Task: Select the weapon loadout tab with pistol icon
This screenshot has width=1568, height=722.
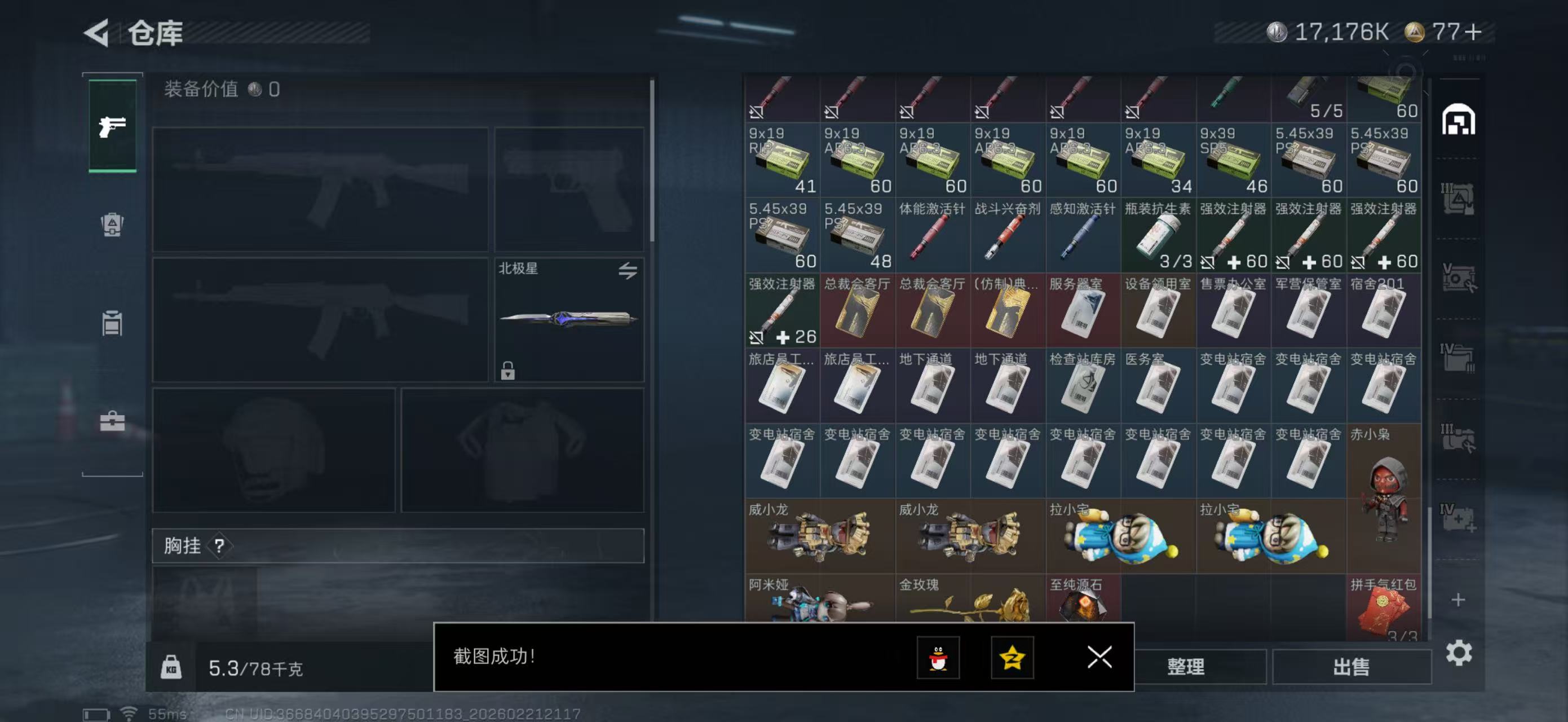Action: tap(112, 126)
